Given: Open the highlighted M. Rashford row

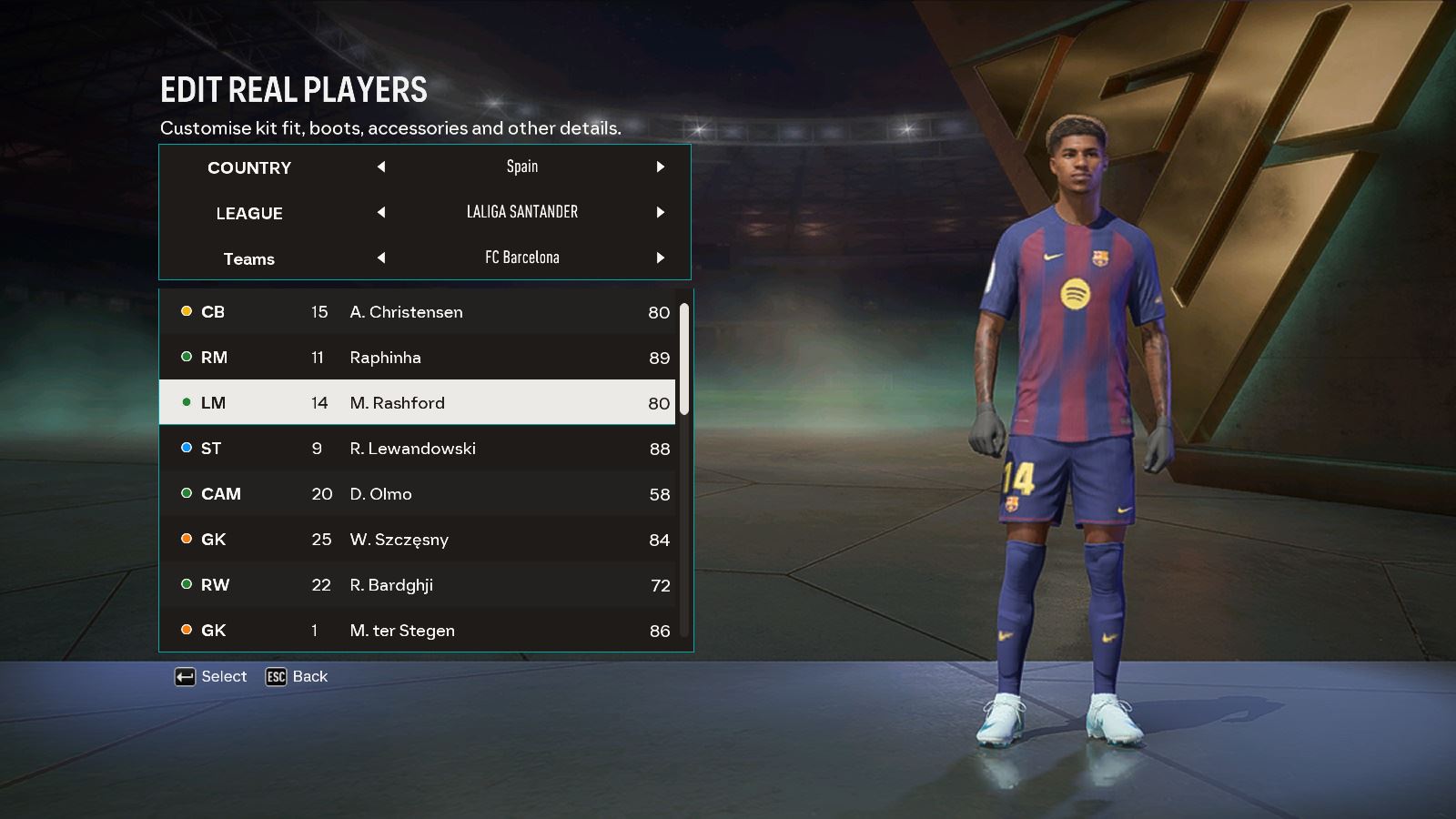Looking at the screenshot, I should [417, 403].
